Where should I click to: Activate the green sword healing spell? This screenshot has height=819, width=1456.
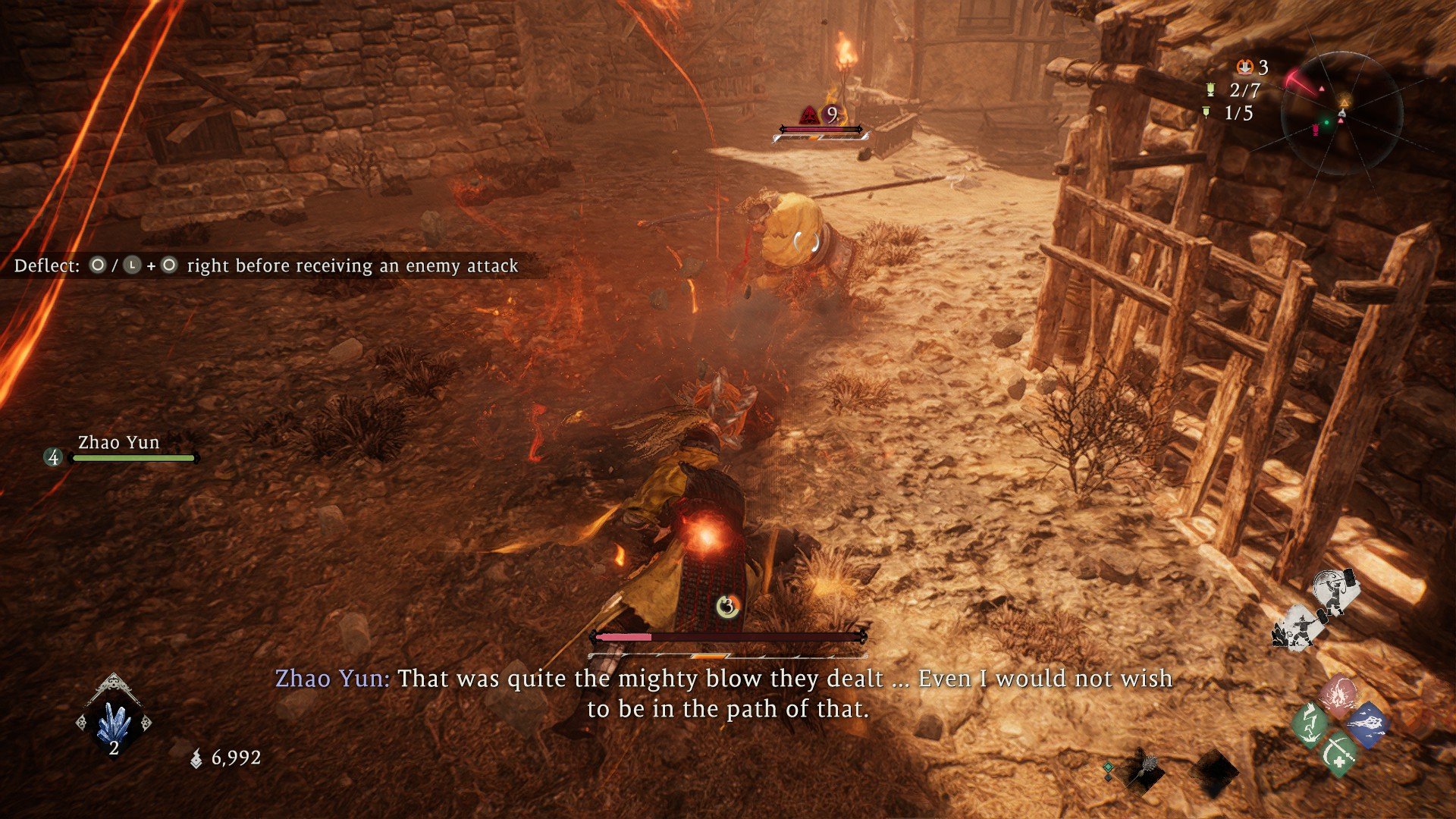[1339, 753]
